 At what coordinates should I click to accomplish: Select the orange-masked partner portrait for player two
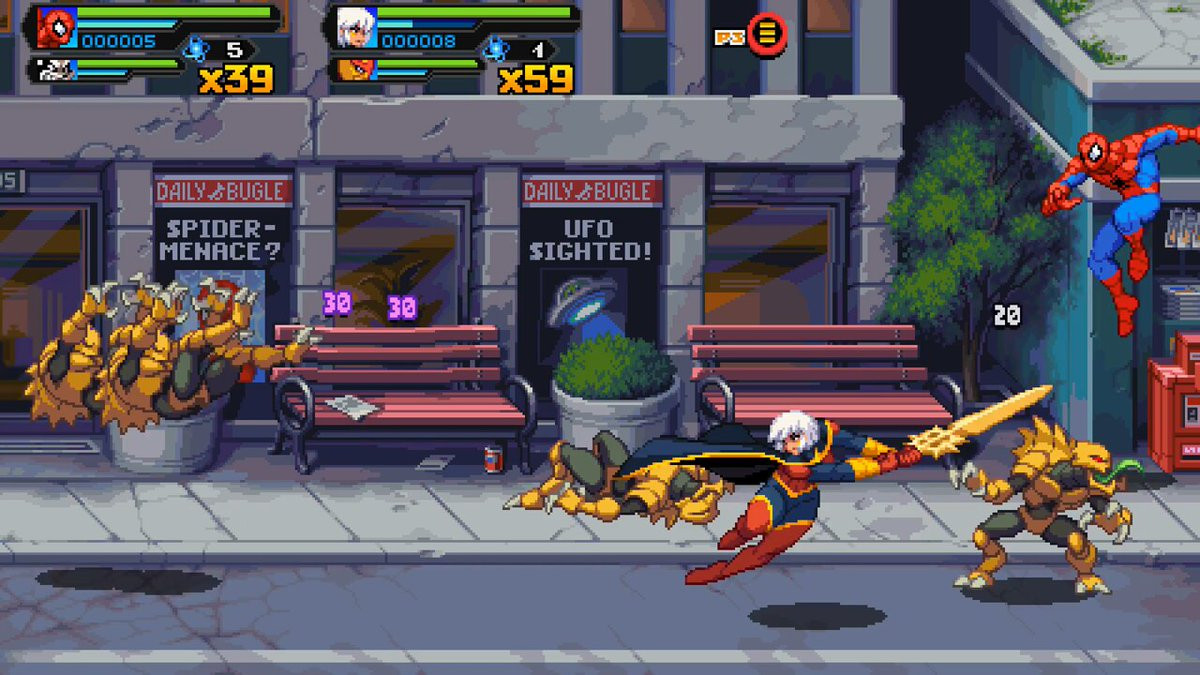coord(353,70)
